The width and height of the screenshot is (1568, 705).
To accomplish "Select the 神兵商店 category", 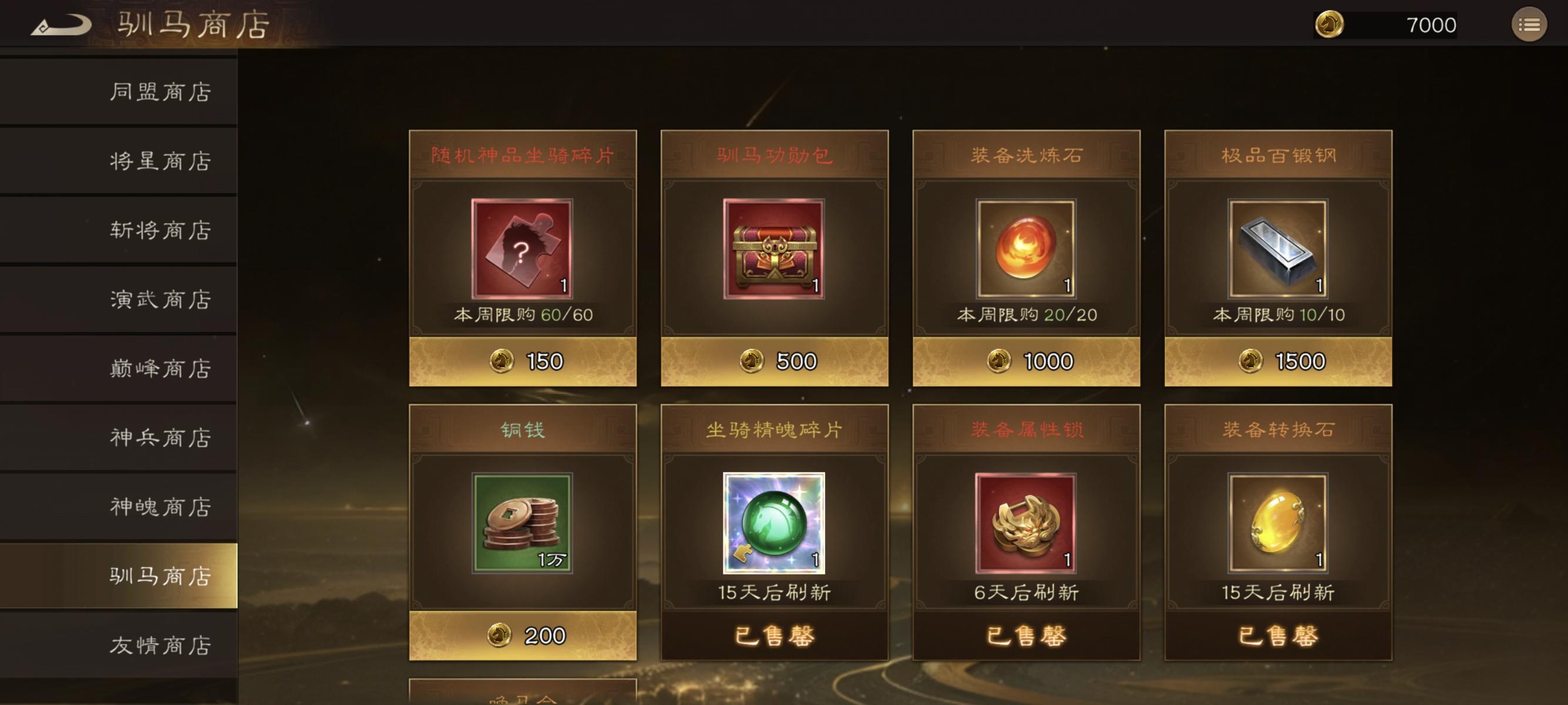I will pos(161,437).
